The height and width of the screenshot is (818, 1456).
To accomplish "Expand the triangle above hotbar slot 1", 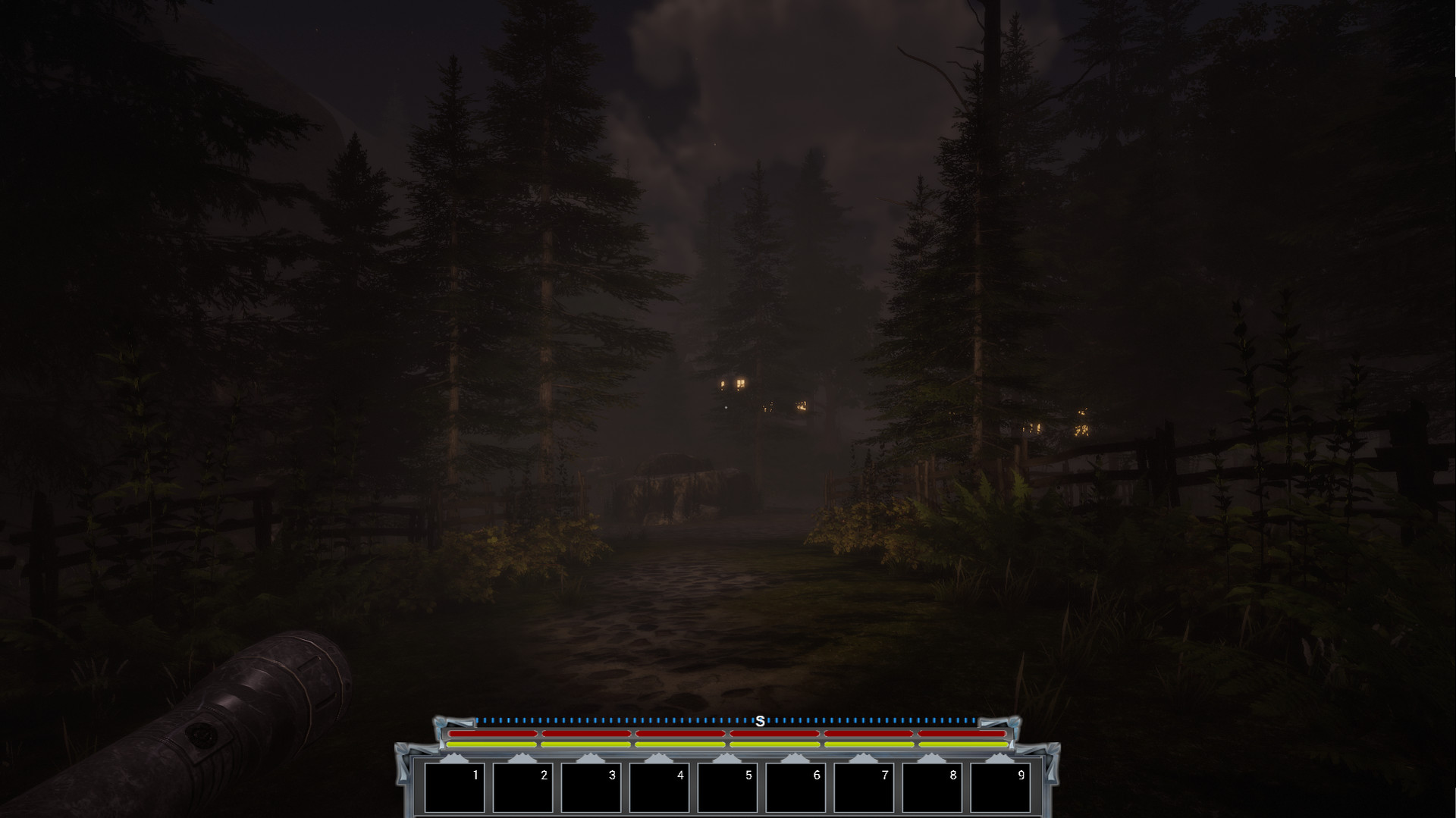I will [453, 758].
